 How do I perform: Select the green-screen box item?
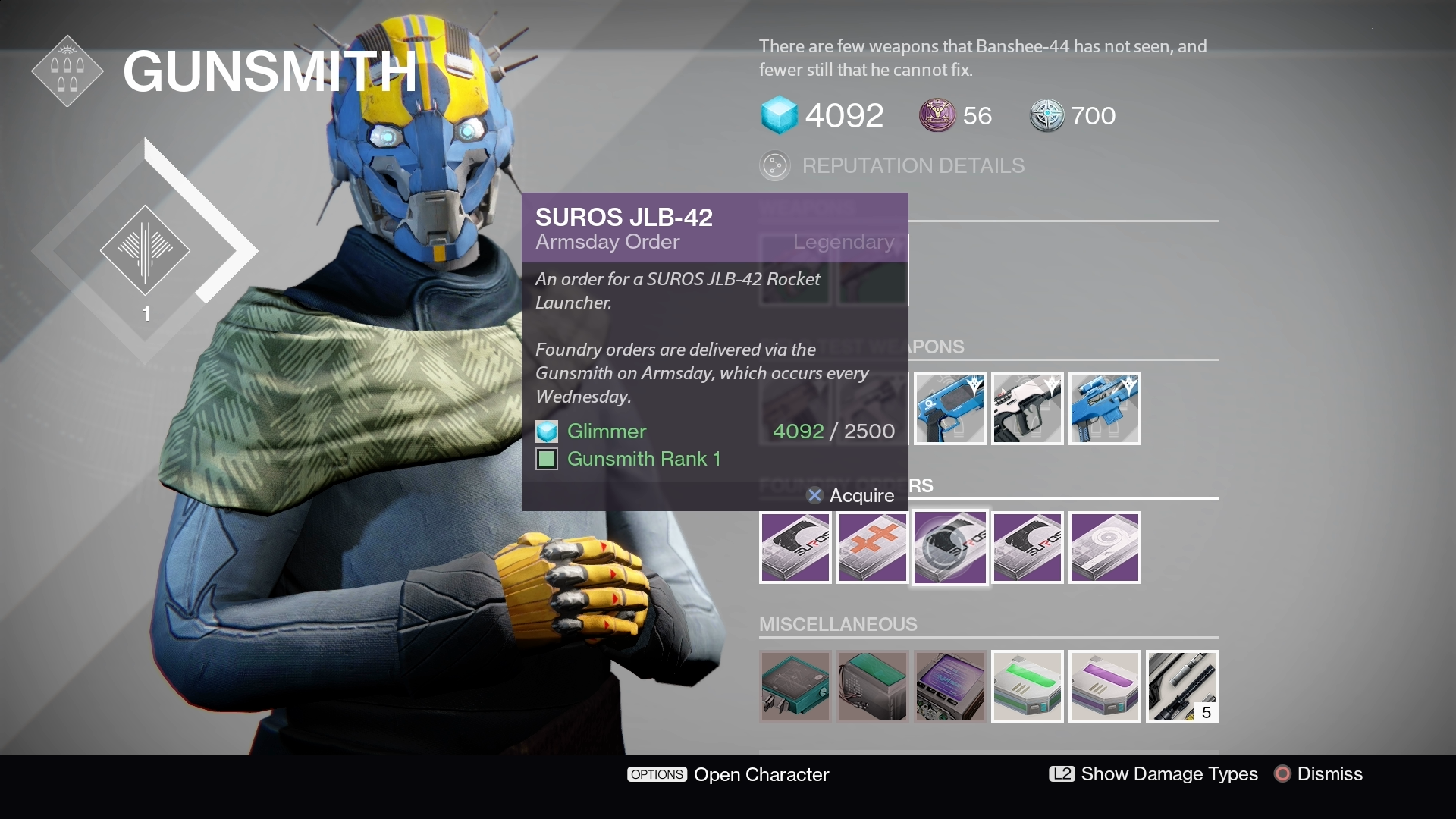click(x=872, y=686)
